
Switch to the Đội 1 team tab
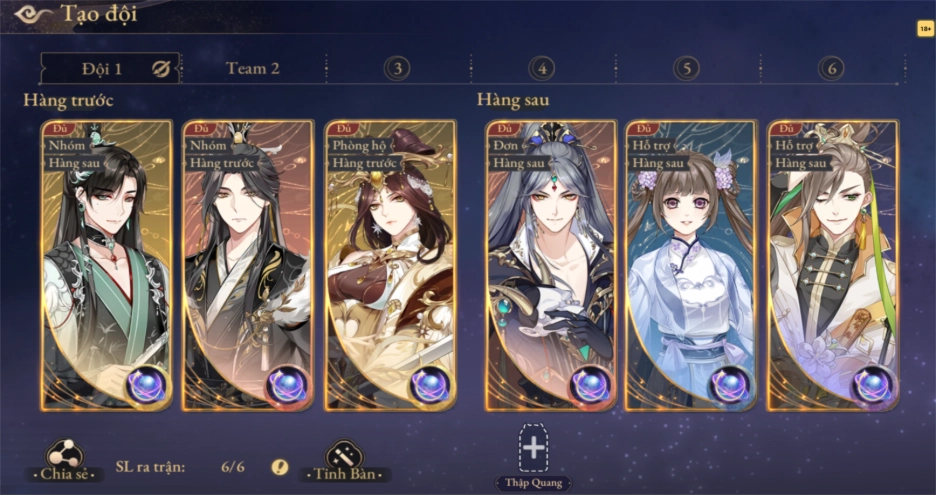coord(100,68)
